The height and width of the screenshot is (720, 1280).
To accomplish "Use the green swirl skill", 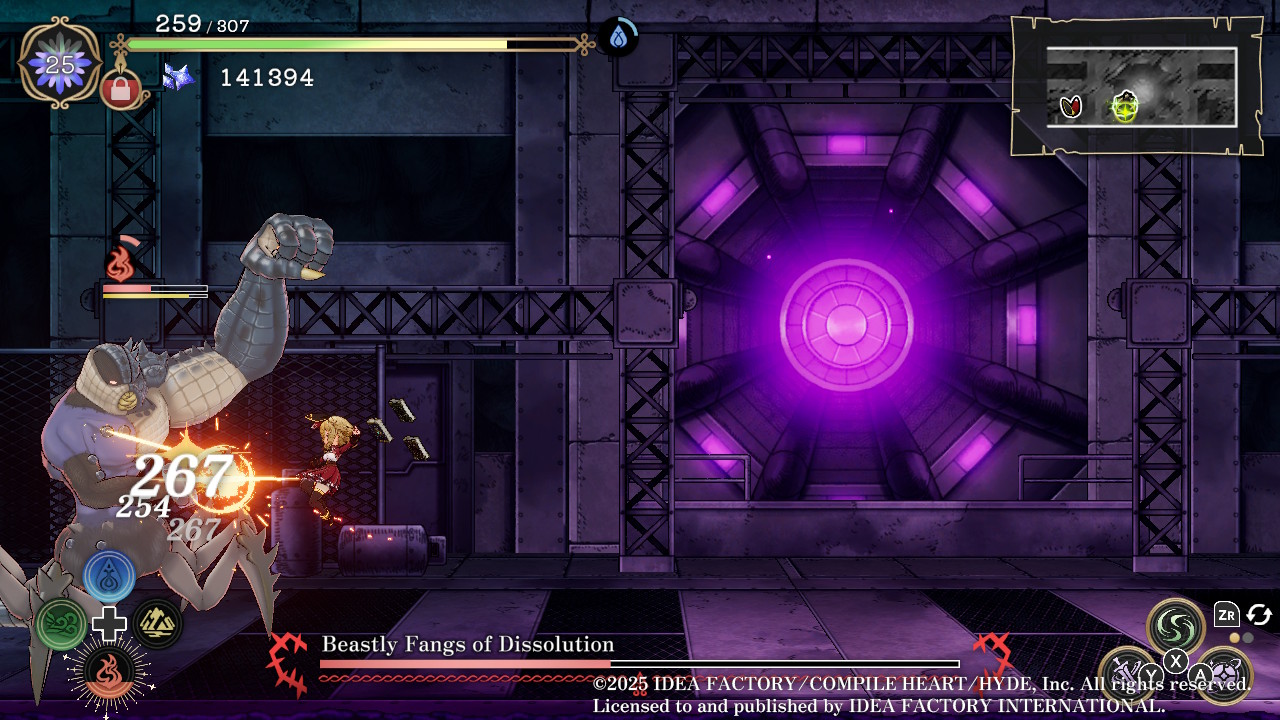I will (x=1176, y=626).
